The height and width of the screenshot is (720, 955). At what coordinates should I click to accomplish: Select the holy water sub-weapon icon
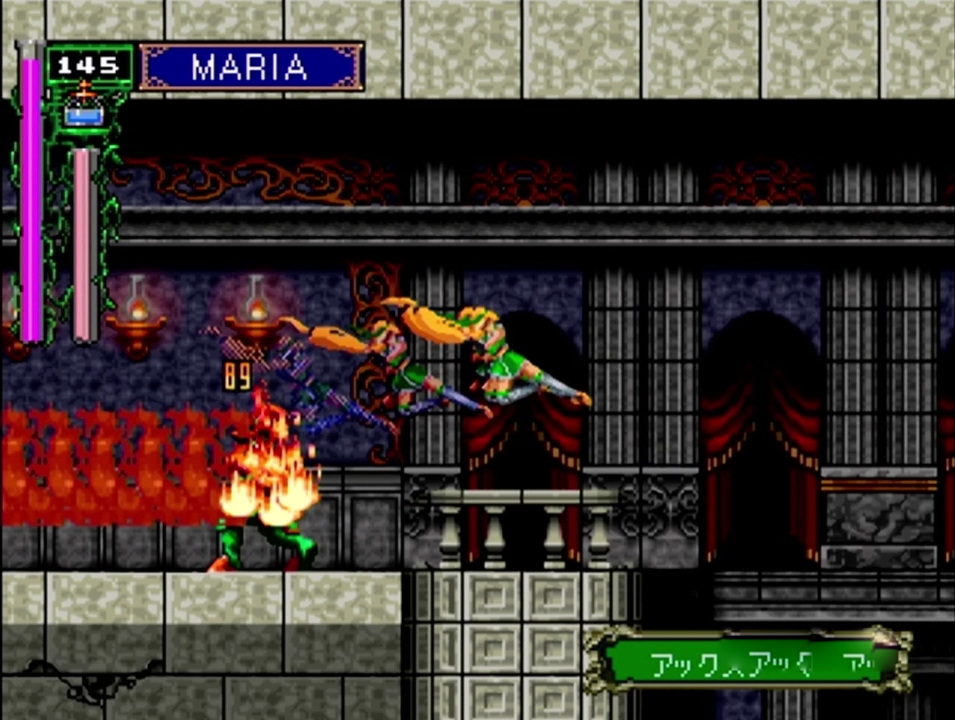point(84,111)
